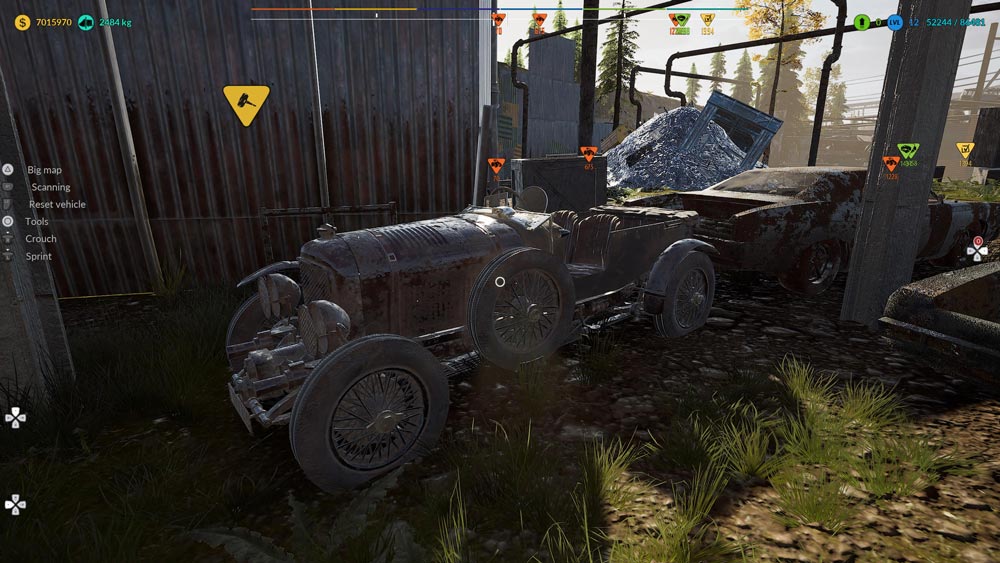Select the green marker on the top compass bar
Viewport: 1000px width, 563px height.
(x=681, y=20)
